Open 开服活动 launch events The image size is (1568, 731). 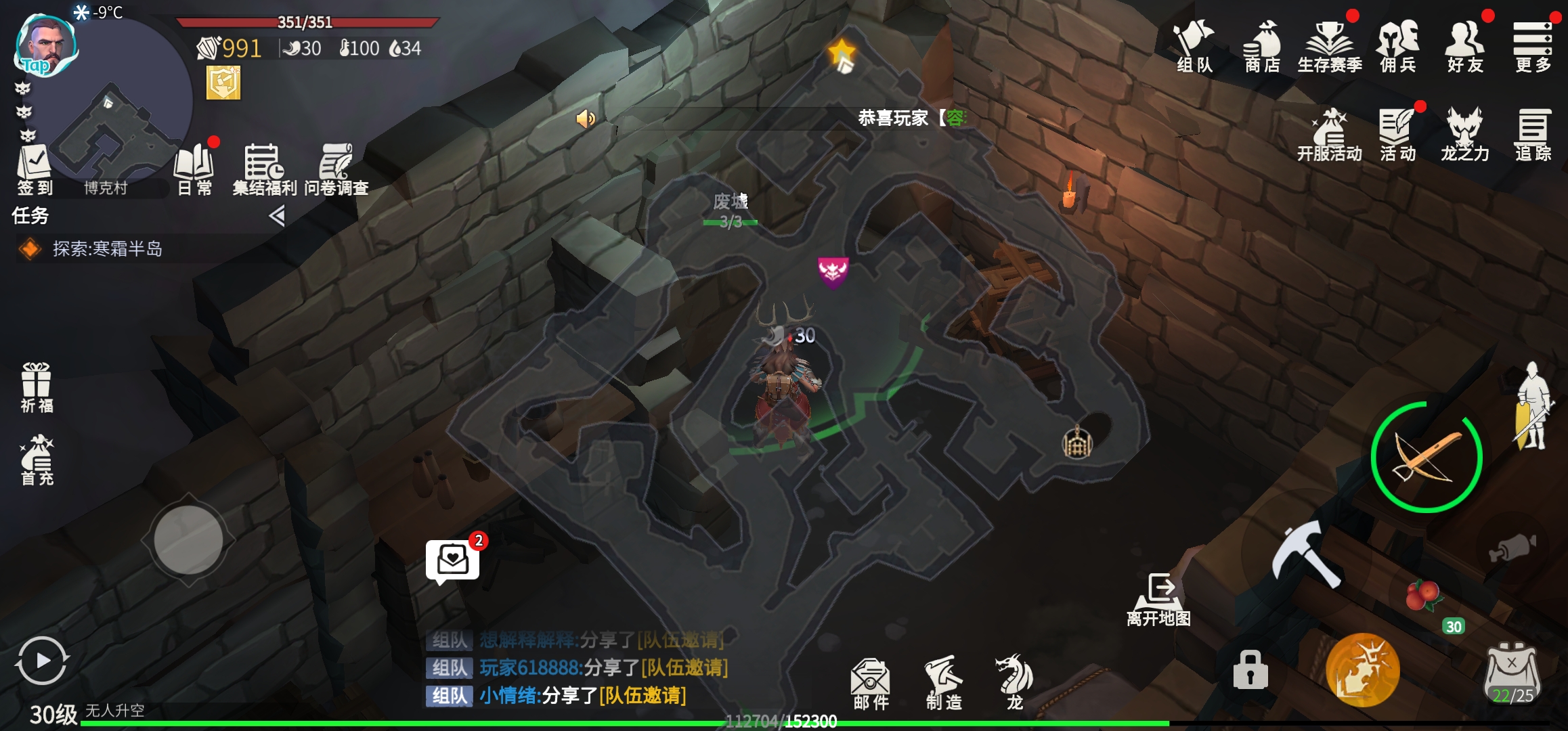pos(1330,135)
